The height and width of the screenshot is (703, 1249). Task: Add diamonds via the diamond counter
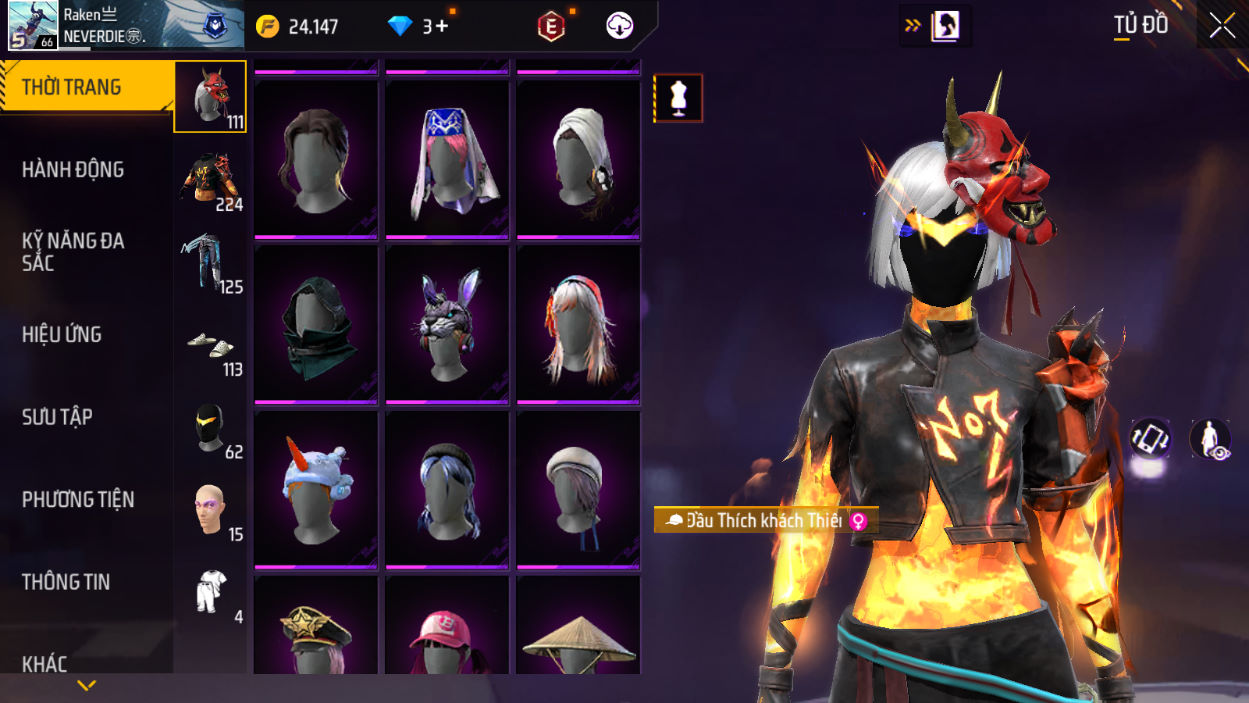click(423, 27)
